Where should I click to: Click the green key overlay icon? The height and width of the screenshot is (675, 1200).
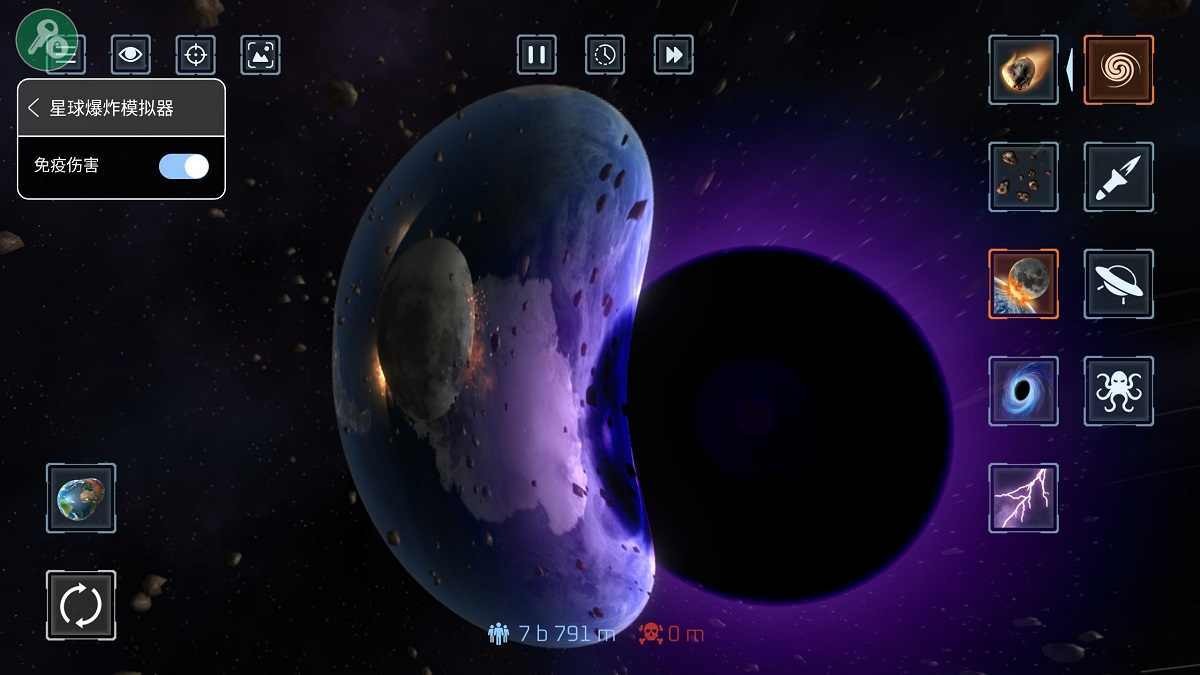click(46, 38)
